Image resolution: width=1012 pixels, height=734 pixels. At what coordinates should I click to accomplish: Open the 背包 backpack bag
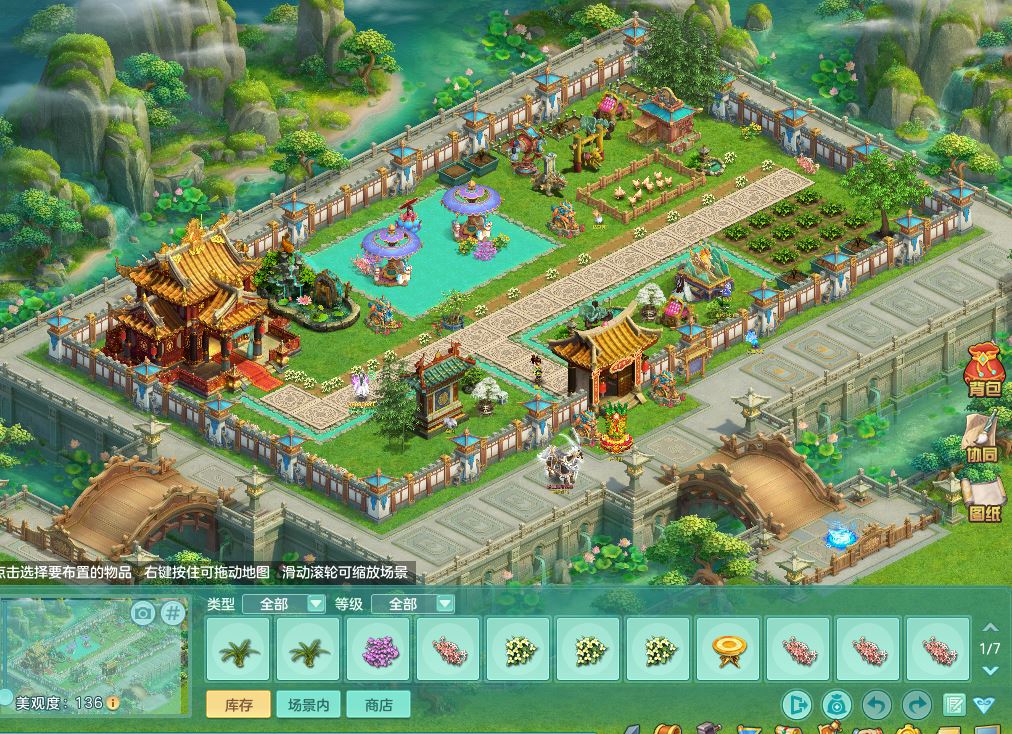[984, 371]
